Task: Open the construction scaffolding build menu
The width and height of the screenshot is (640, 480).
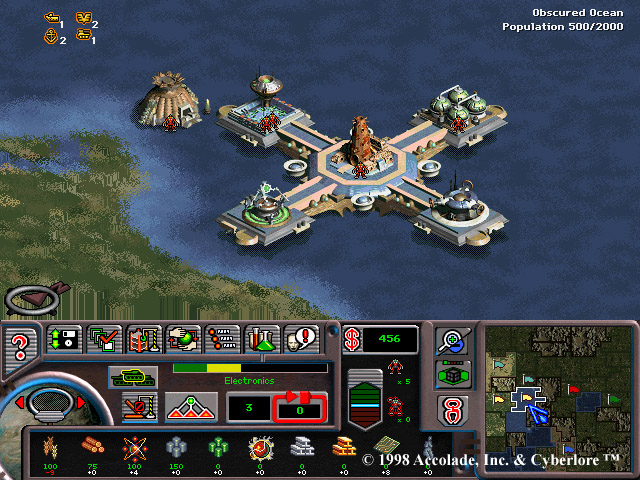Action: [143, 340]
